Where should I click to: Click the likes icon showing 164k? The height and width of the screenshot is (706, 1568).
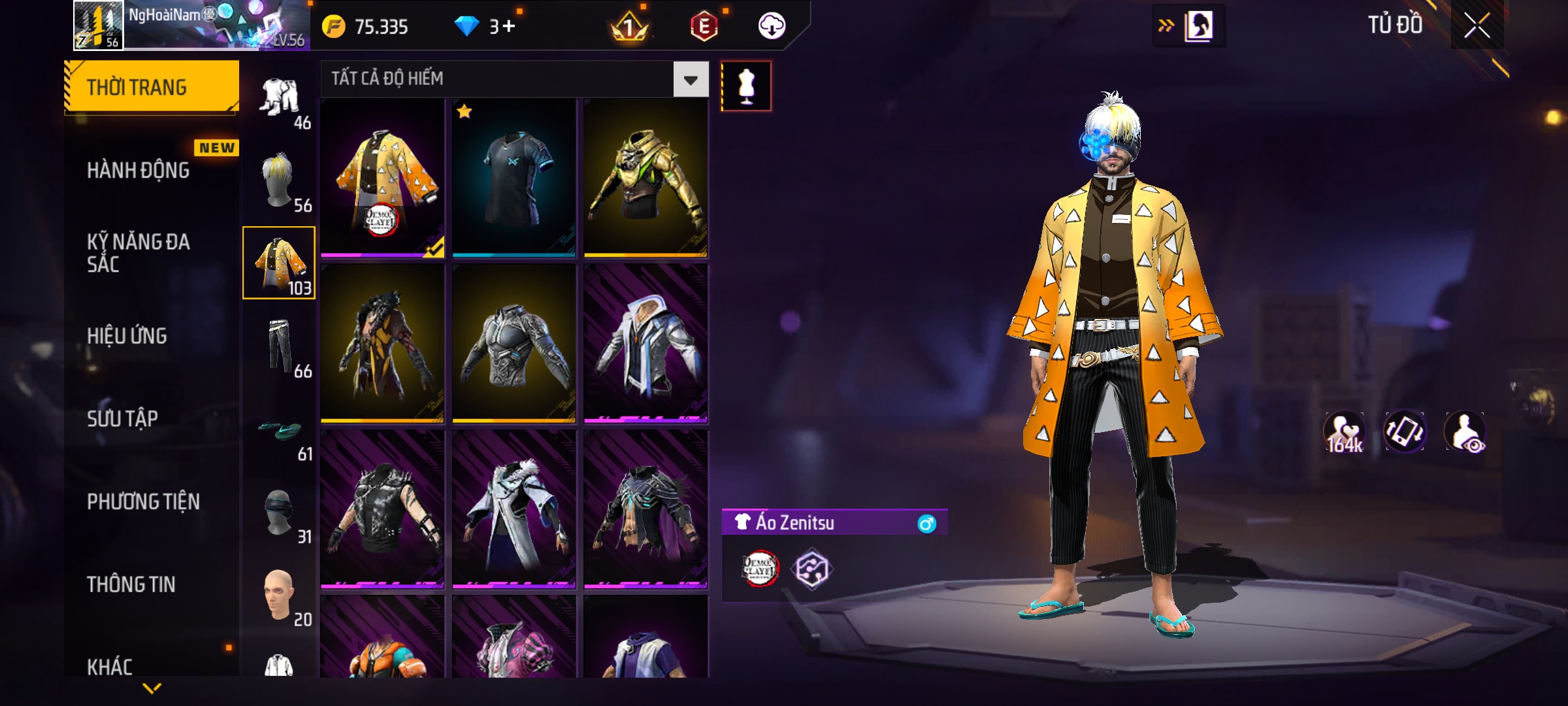tap(1344, 433)
